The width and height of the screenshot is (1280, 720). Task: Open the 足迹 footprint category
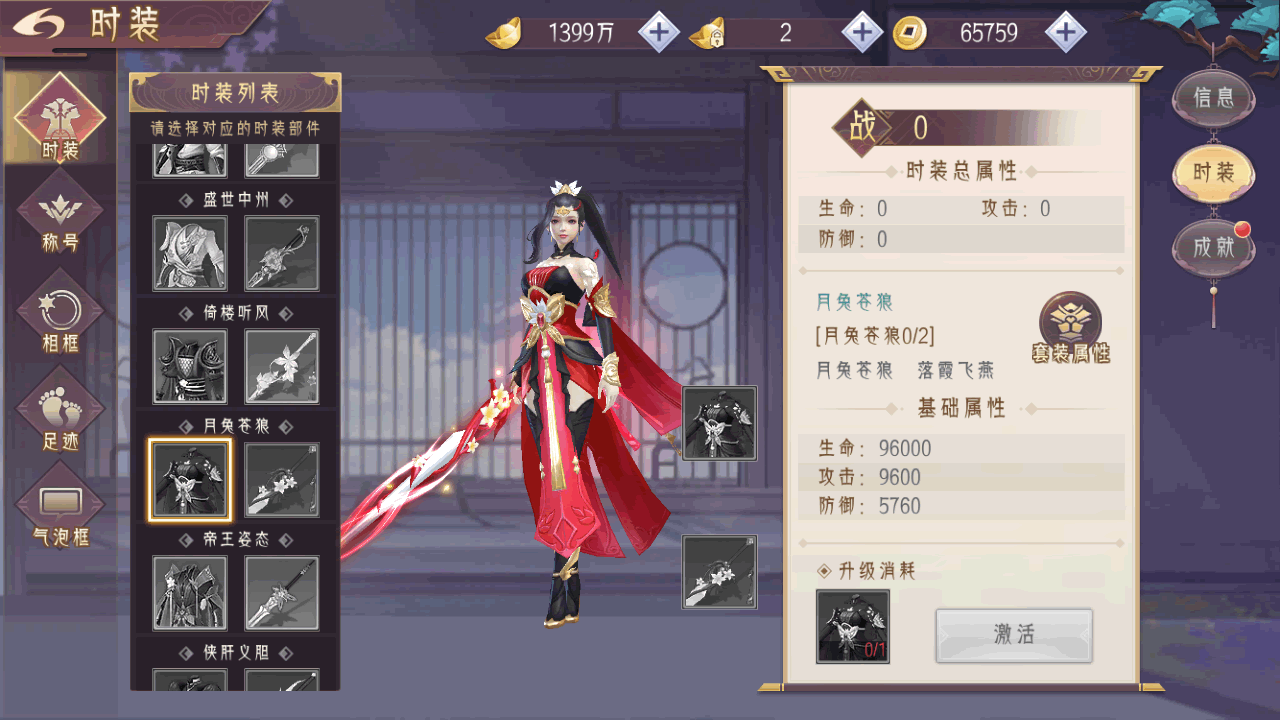tap(60, 413)
